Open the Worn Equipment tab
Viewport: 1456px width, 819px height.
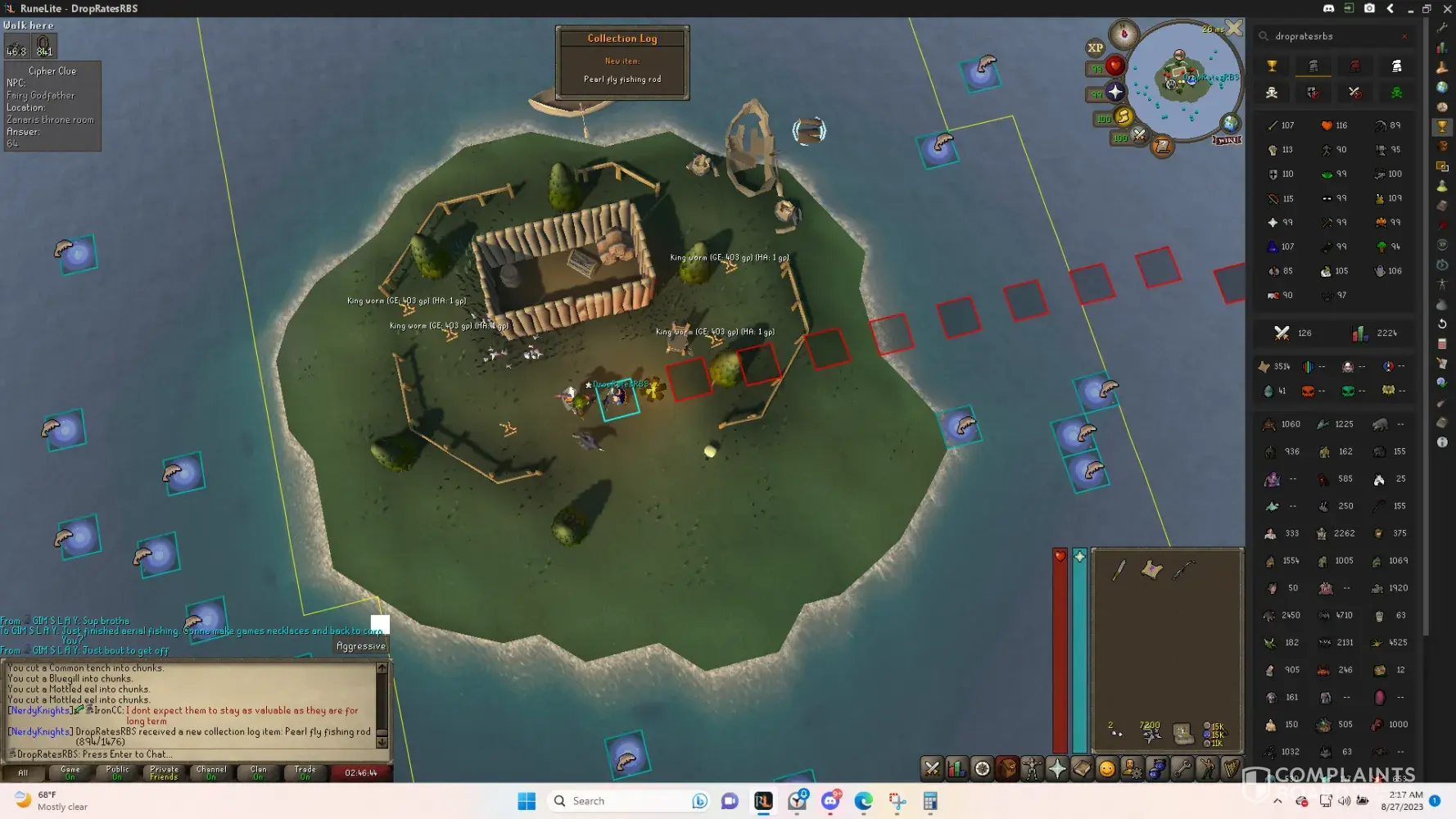1032,768
